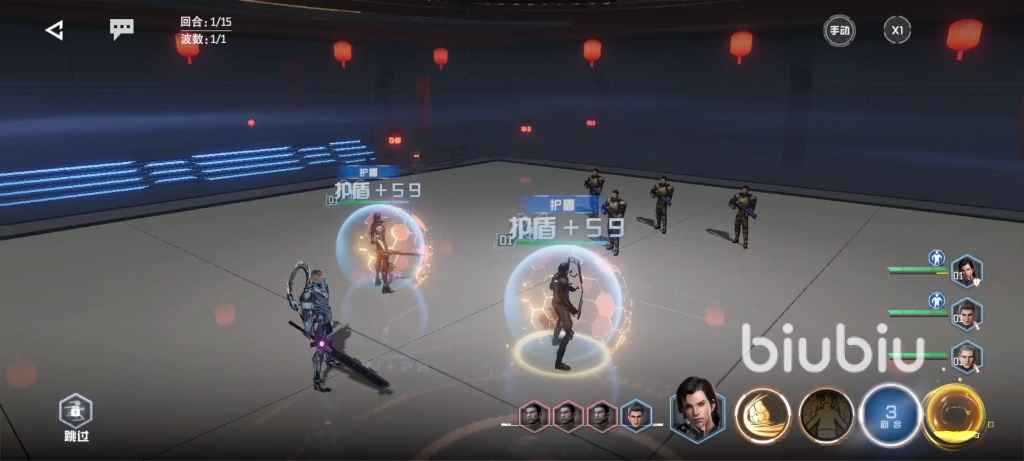Change battle speed with the X1 button
This screenshot has width=1024, height=461.
[897, 30]
